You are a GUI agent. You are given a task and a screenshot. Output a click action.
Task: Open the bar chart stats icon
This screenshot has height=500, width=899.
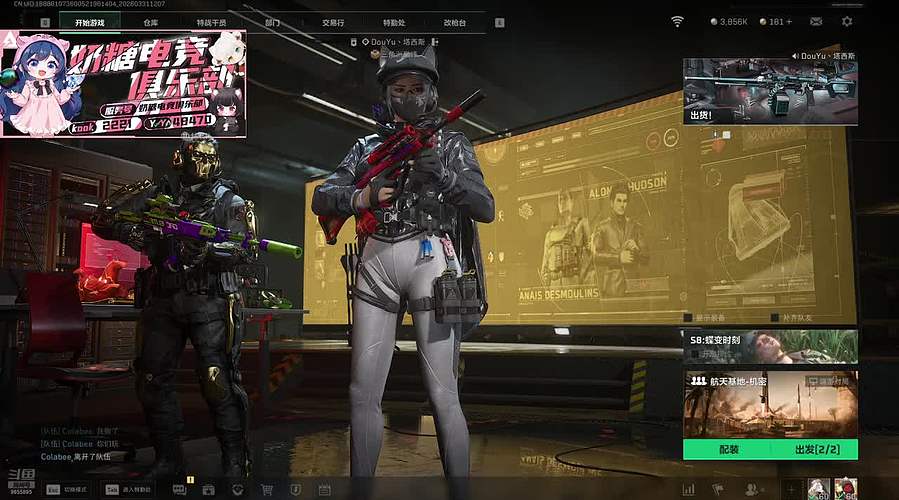click(688, 490)
